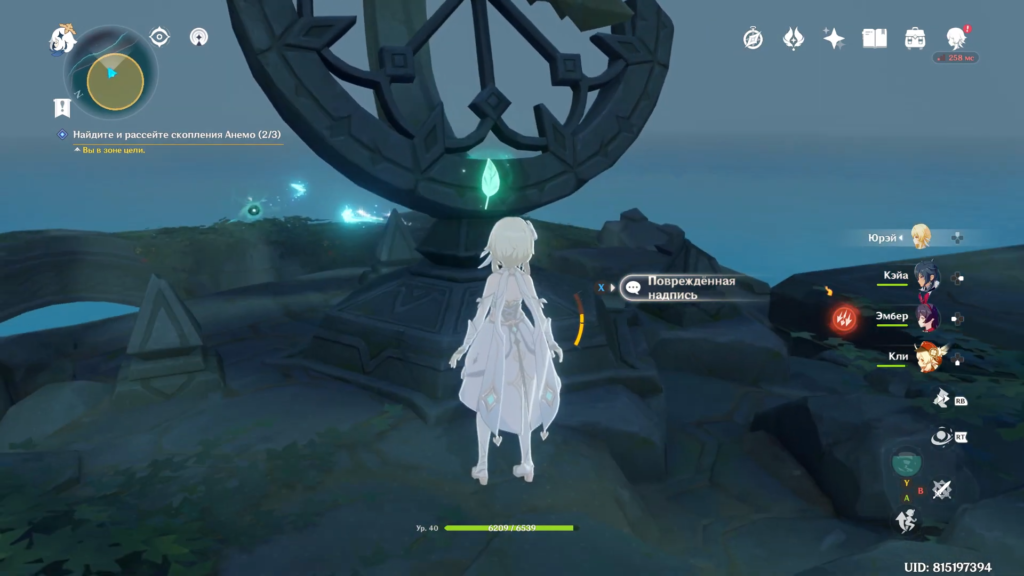This screenshot has height=576, width=1024.
Task: Switch to party member Кли
Action: (x=925, y=357)
